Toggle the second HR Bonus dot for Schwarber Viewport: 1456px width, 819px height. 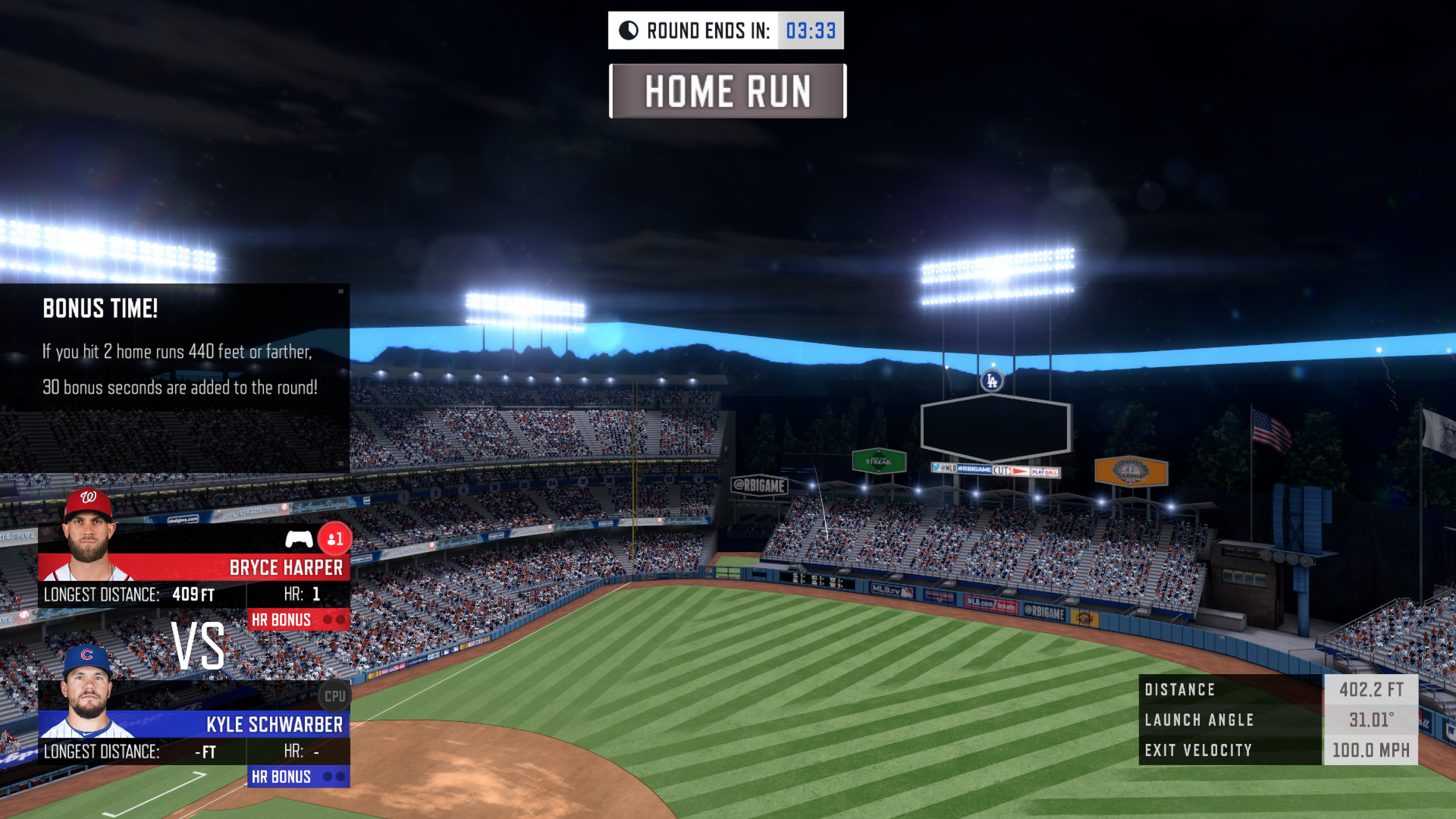coord(340,777)
